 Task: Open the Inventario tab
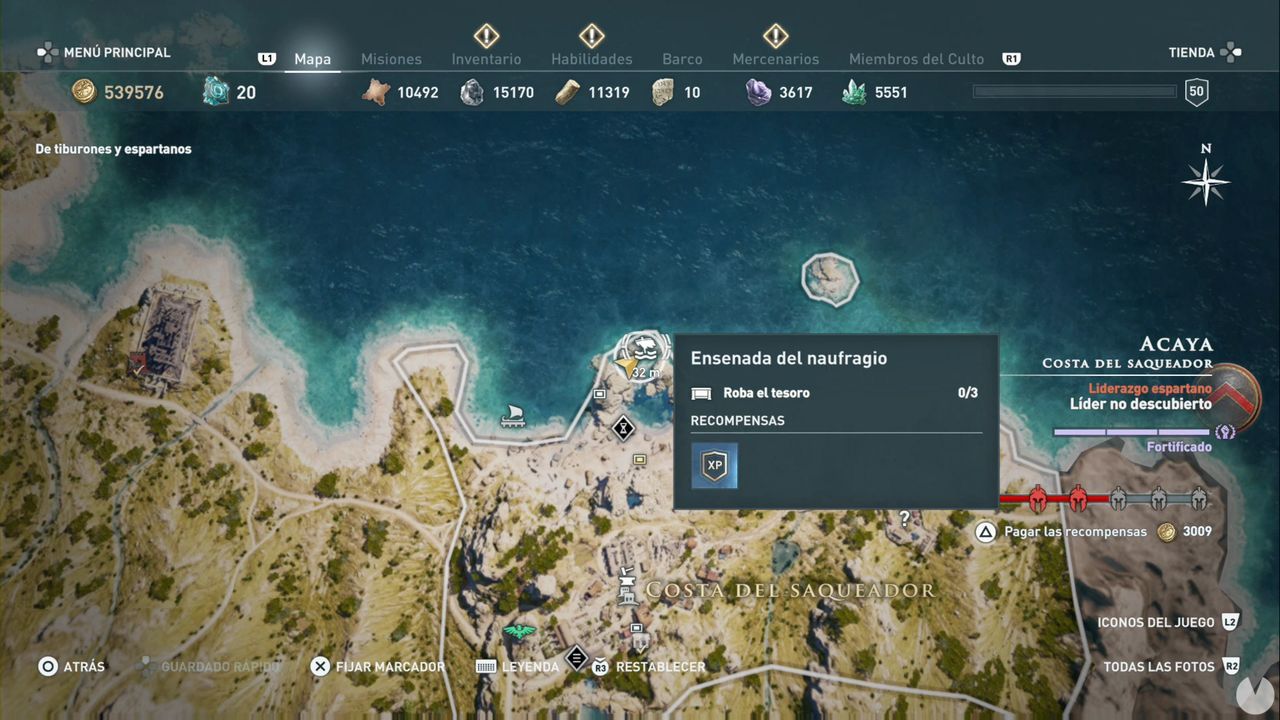tap(486, 59)
